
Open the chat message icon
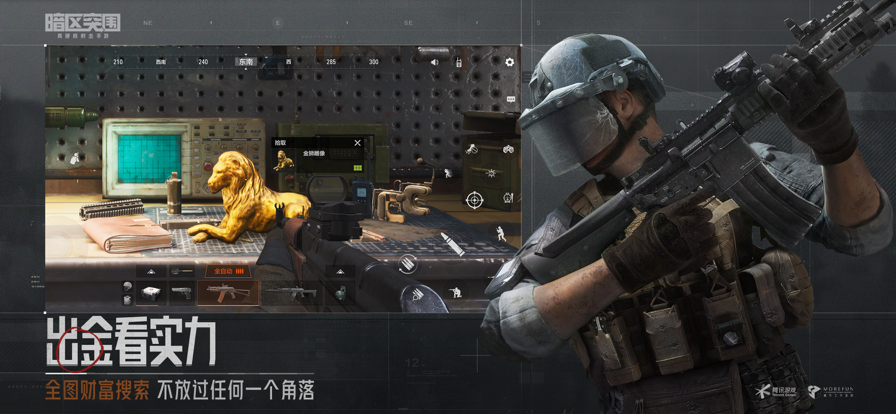tap(511, 98)
